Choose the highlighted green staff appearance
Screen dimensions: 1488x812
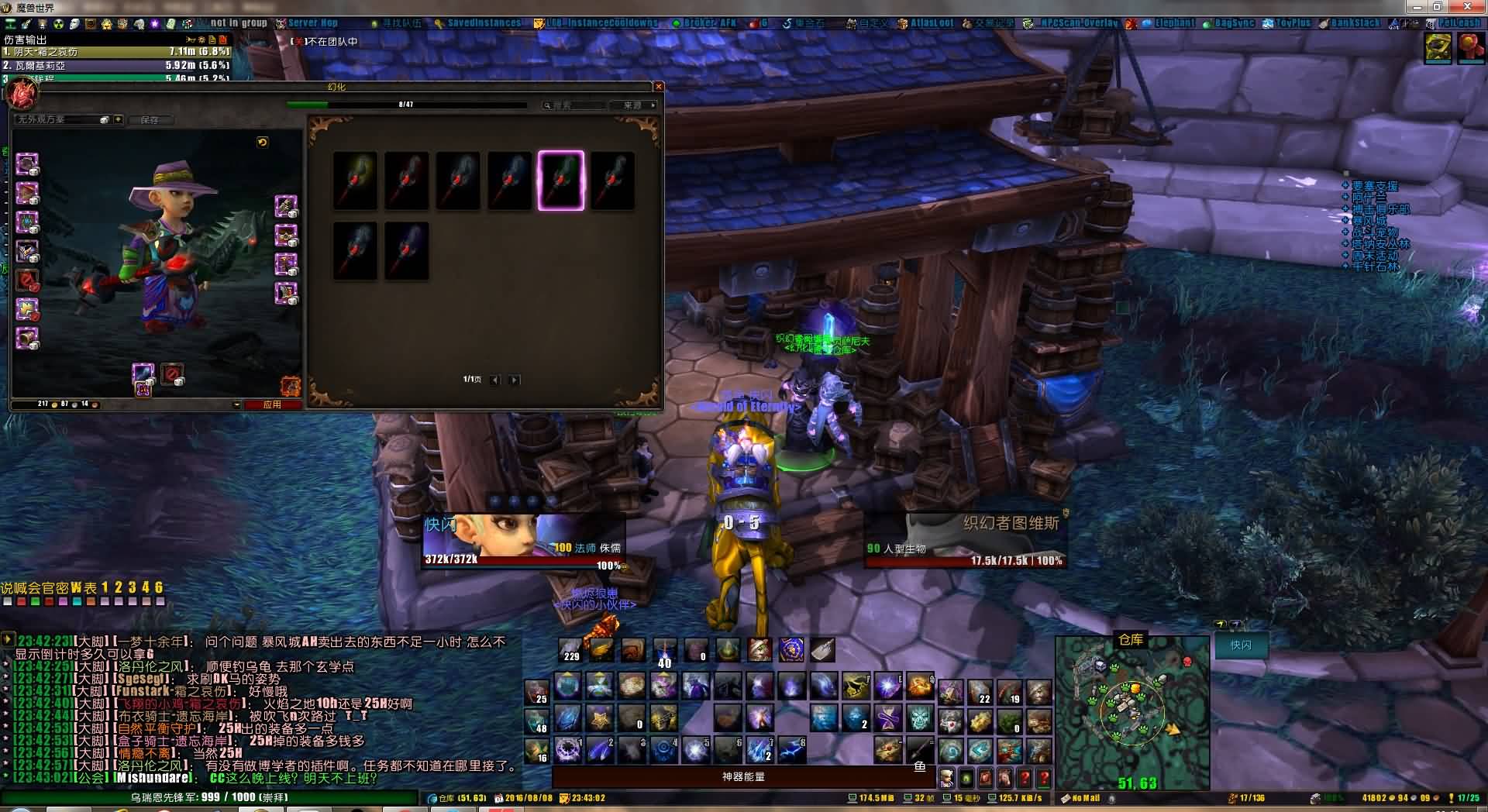(560, 181)
